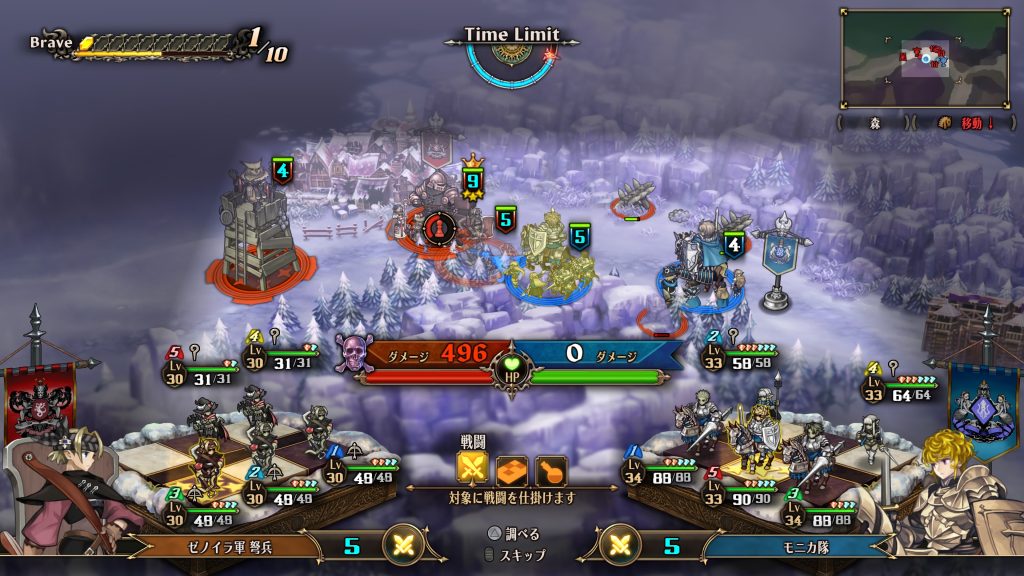Choose the orange checkered board command
Screen dimensions: 1024x576
click(511, 469)
